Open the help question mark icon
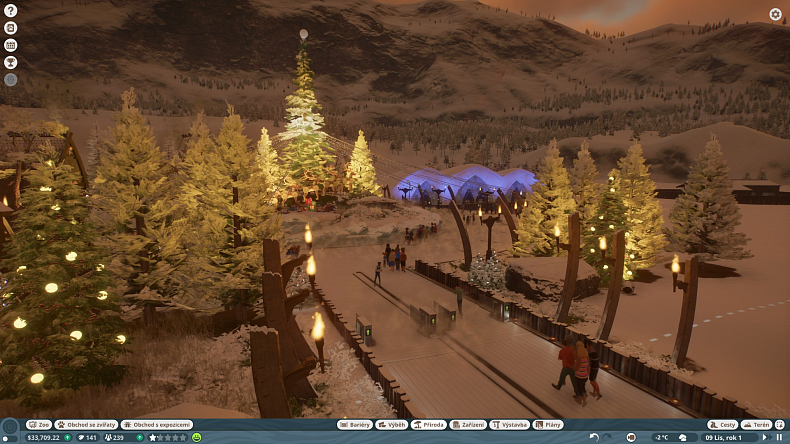Viewport: 790px width, 444px height. (x=10, y=10)
